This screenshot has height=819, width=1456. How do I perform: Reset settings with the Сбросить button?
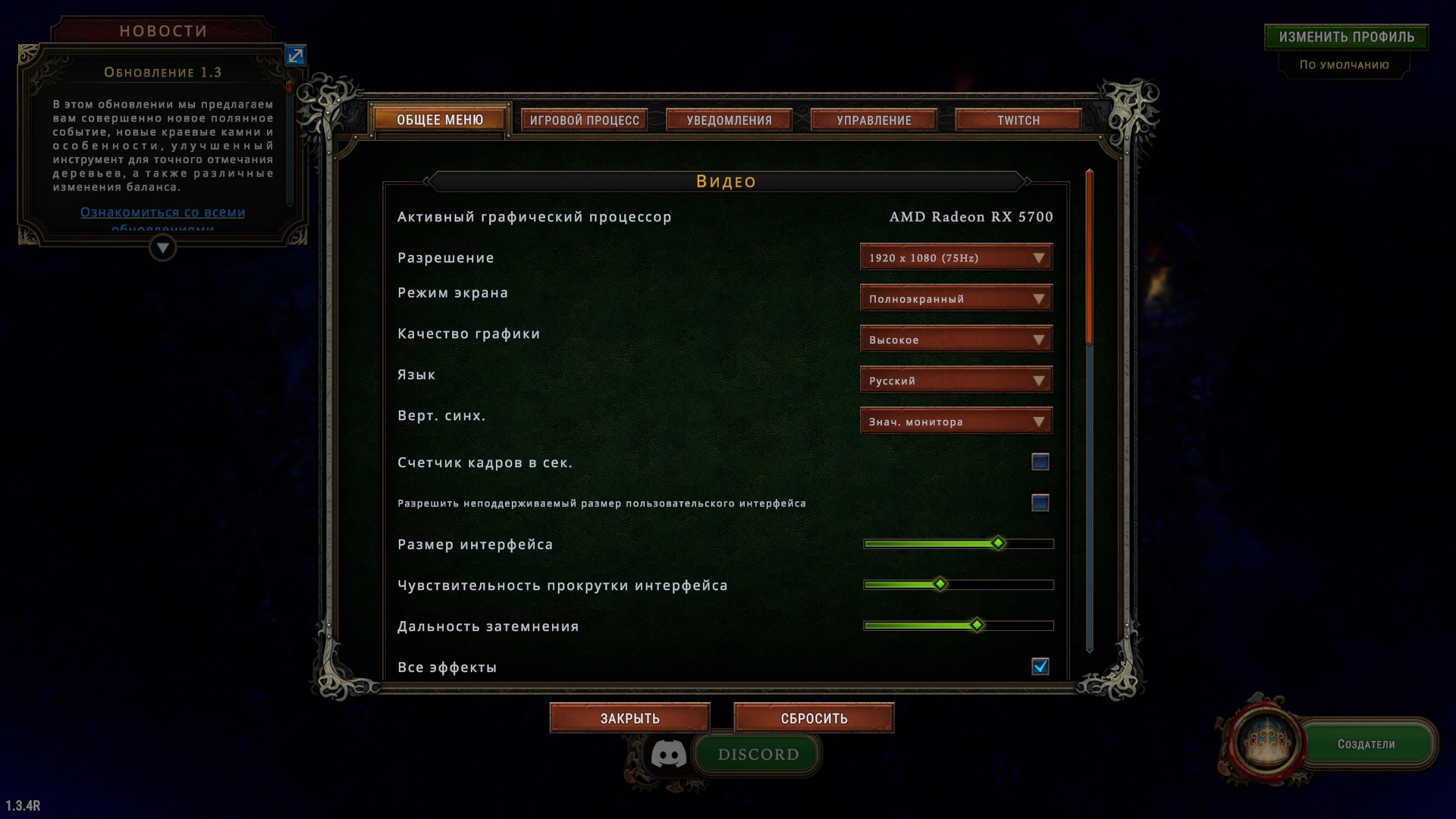(814, 718)
